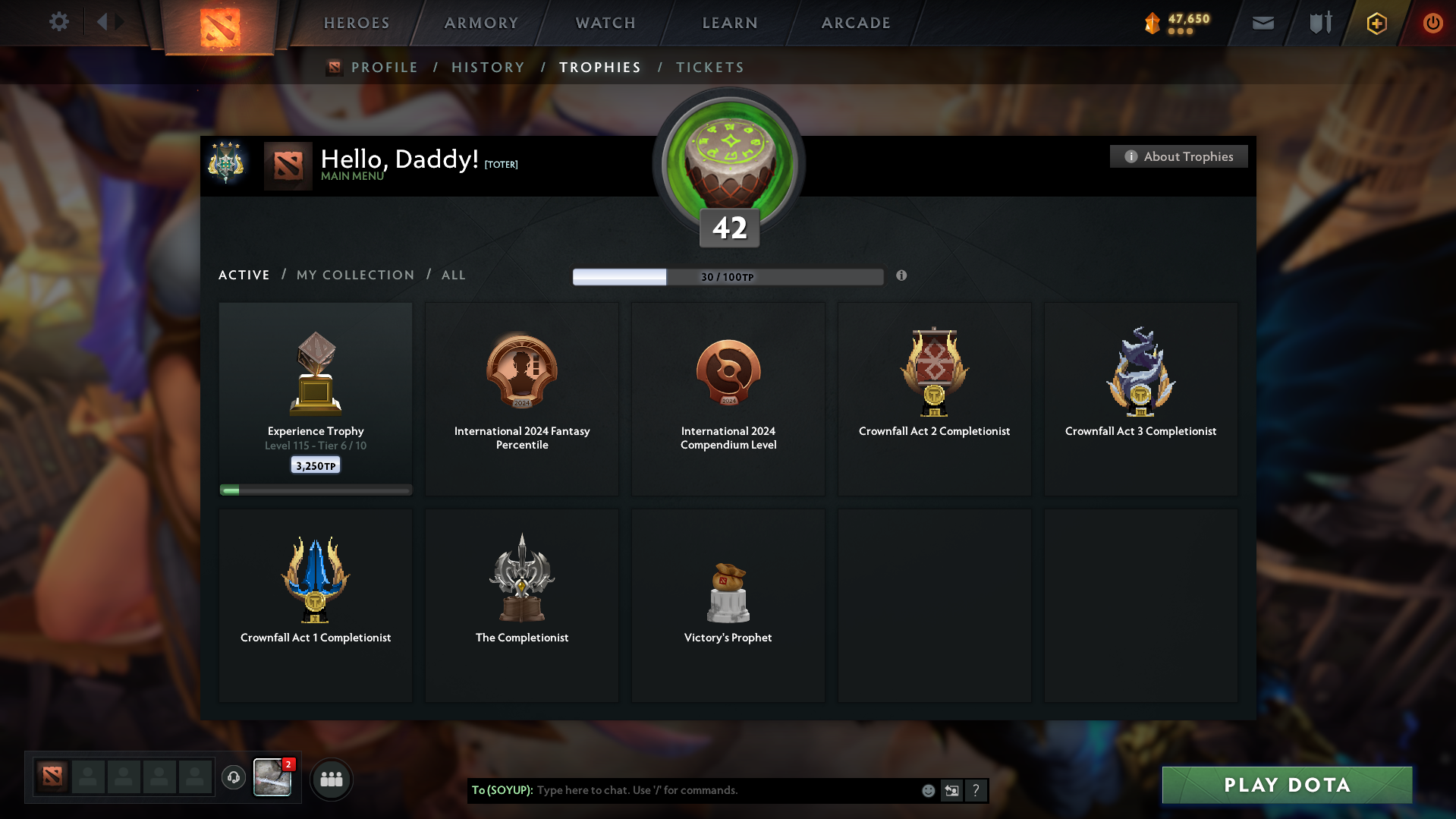This screenshot has height=819, width=1456.
Task: Click the 30/100TP progress bar
Action: pos(728,277)
